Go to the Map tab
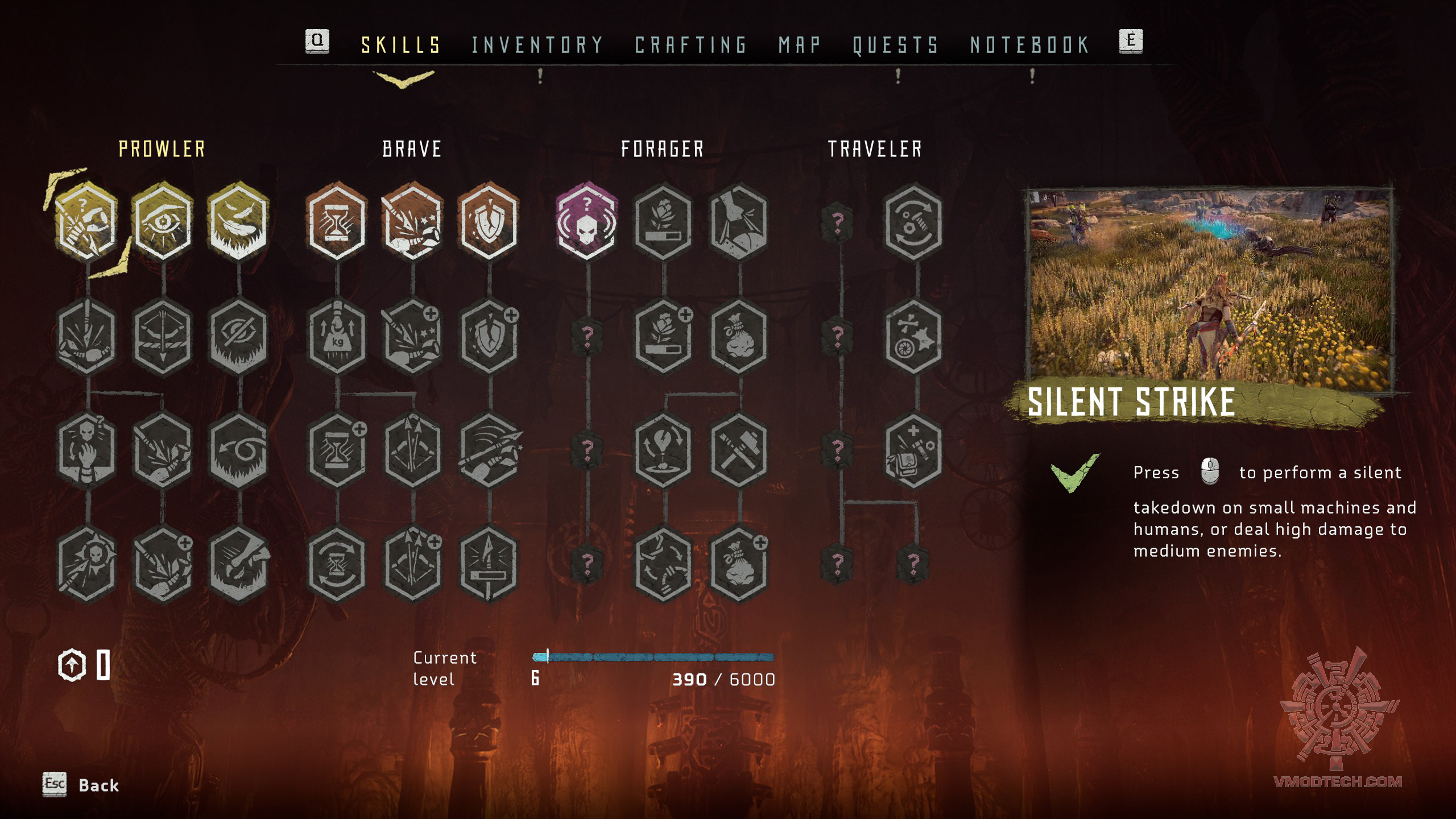 click(800, 45)
